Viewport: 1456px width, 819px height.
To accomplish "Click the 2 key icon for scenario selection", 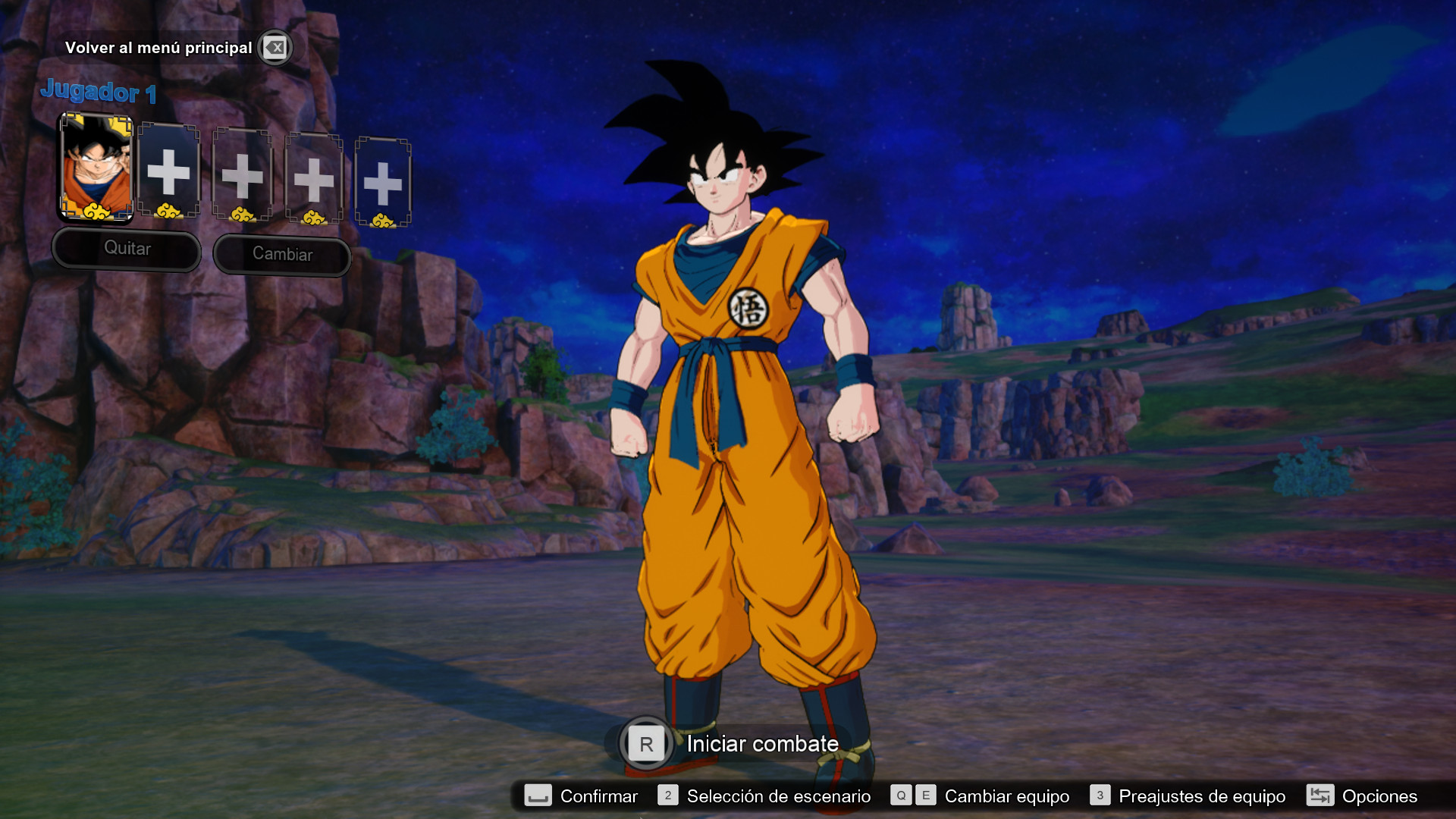I will click(668, 796).
